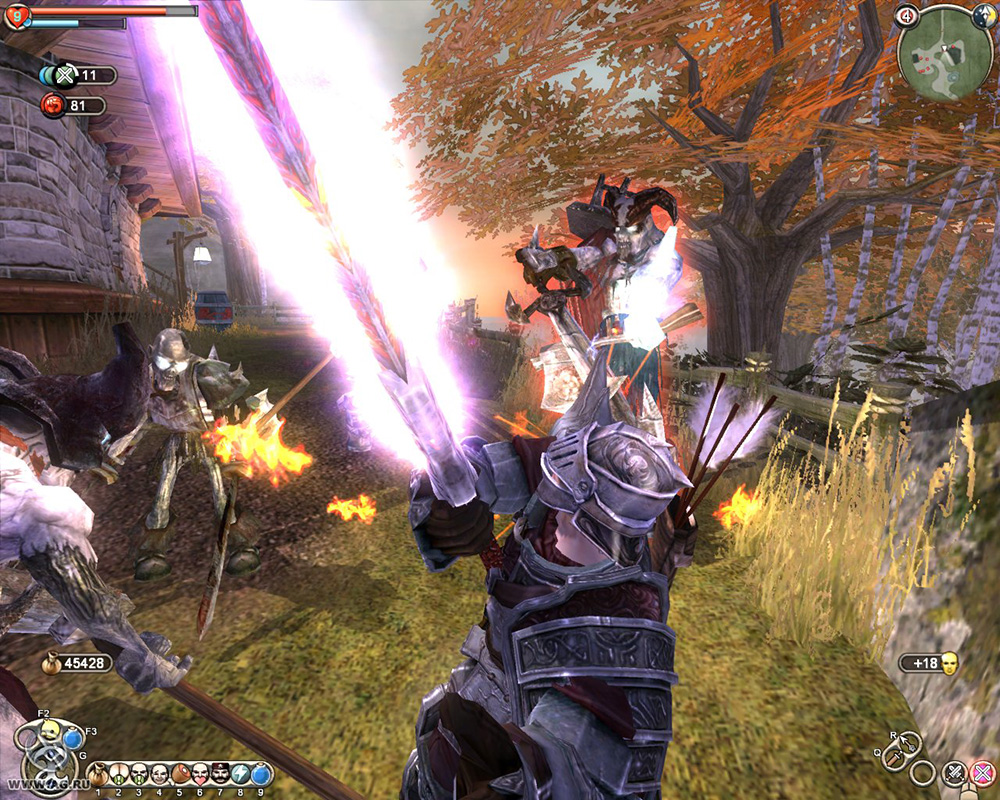Select the bearded hat-wearing face in slot 7

[x=220, y=774]
